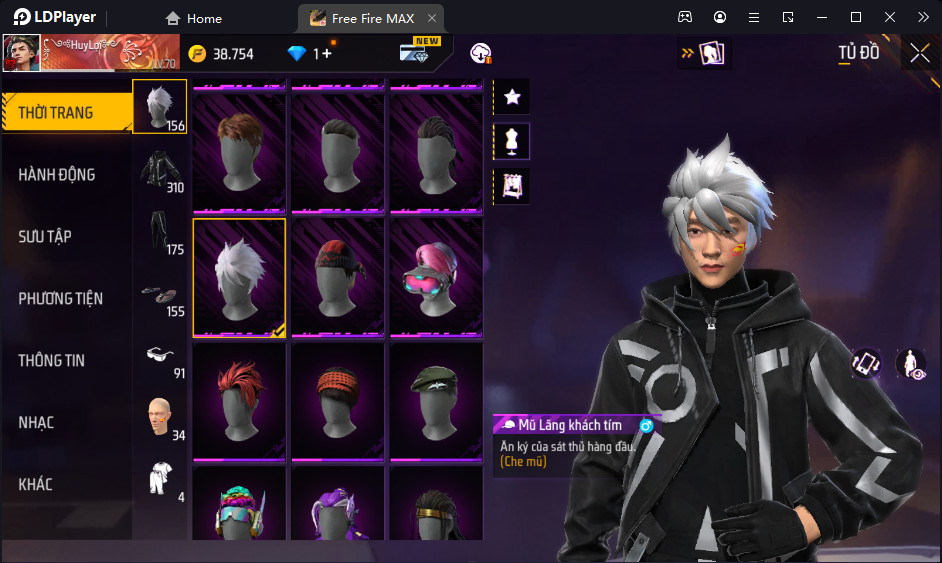Add diamonds with the plus button
942x563 pixels.
[x=327, y=54]
